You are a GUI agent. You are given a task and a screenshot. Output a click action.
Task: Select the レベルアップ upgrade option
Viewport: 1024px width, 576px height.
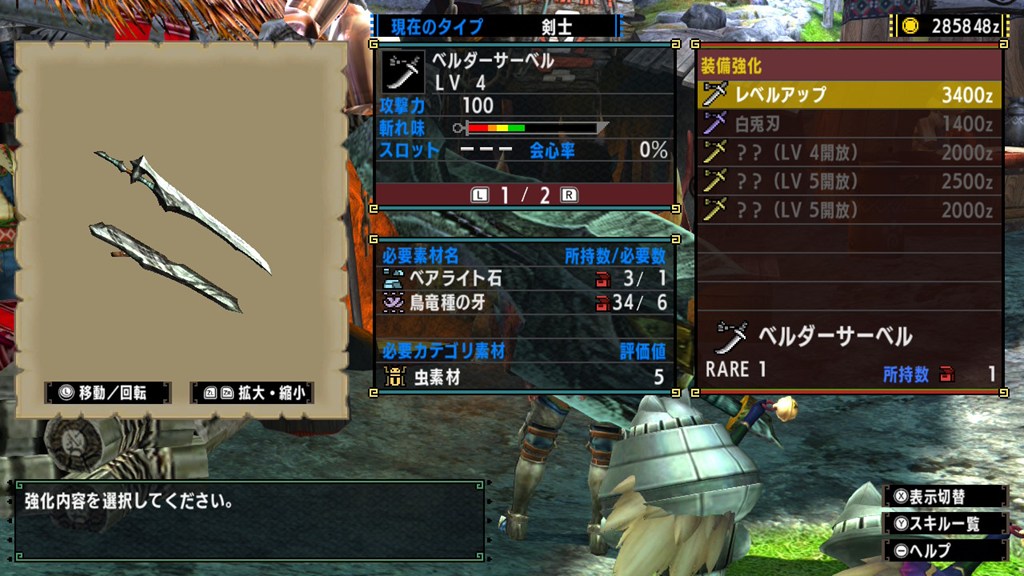click(848, 95)
